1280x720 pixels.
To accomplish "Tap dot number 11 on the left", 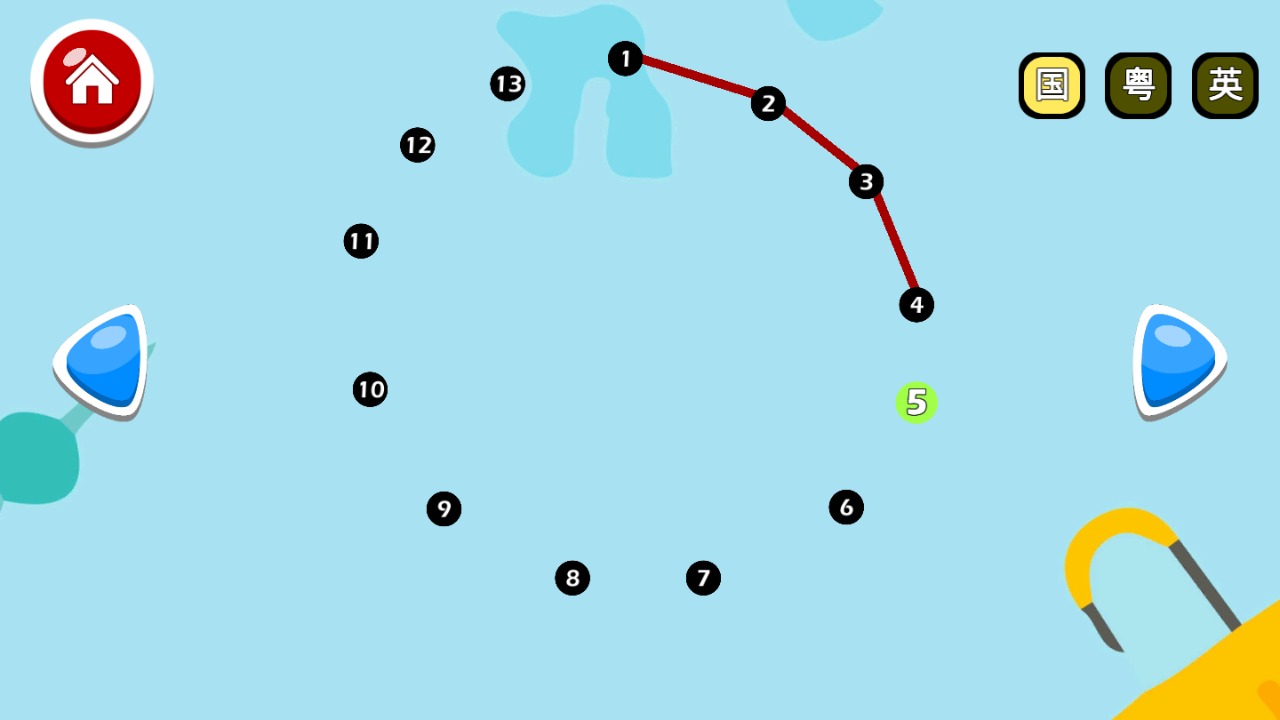I will pyautogui.click(x=361, y=240).
